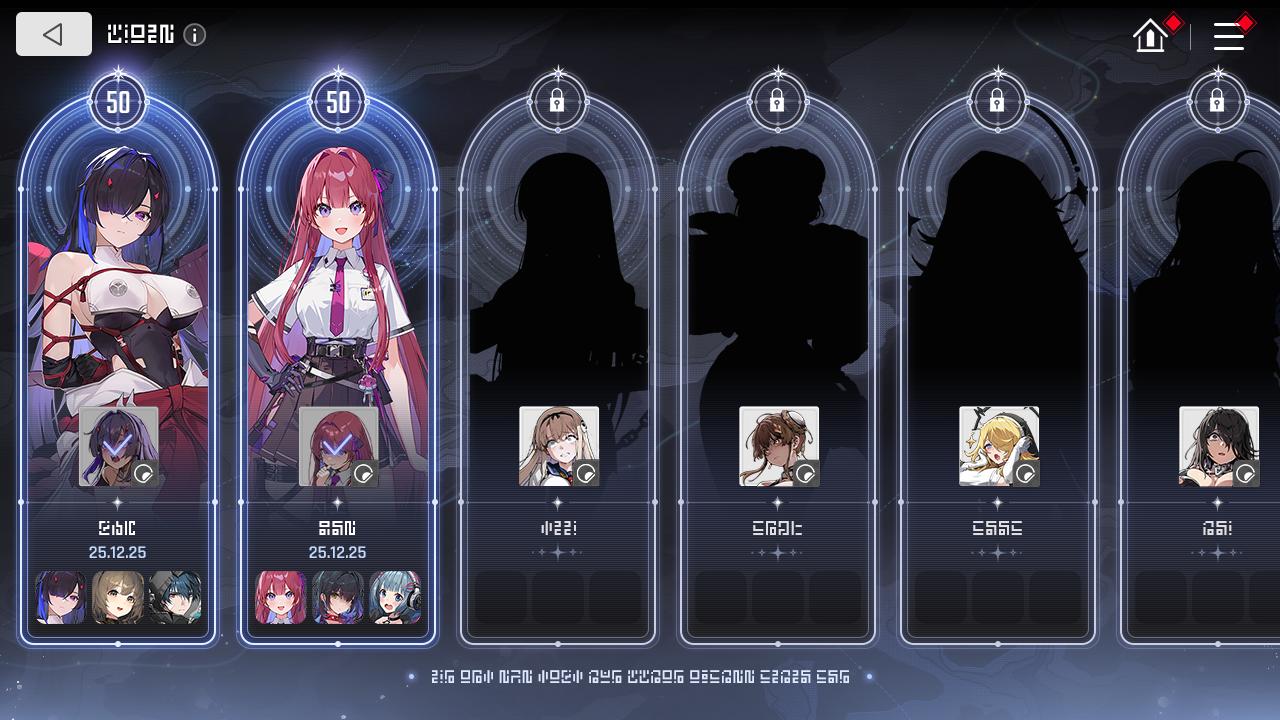The image size is (1280, 720).
Task: Select the checked portrait of the red-haired character
Action: pyautogui.click(x=337, y=445)
